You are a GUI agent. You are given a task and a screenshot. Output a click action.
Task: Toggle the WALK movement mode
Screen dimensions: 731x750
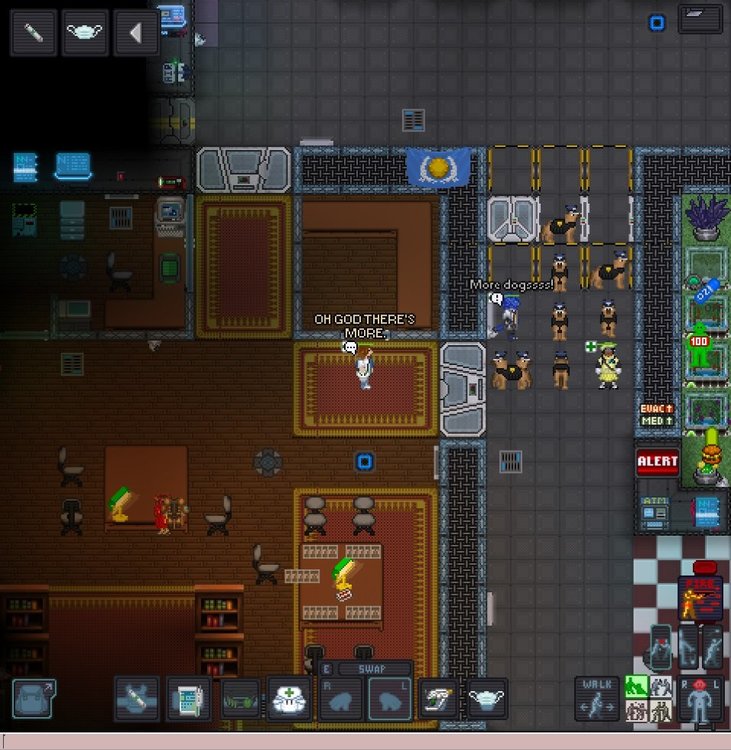click(595, 698)
